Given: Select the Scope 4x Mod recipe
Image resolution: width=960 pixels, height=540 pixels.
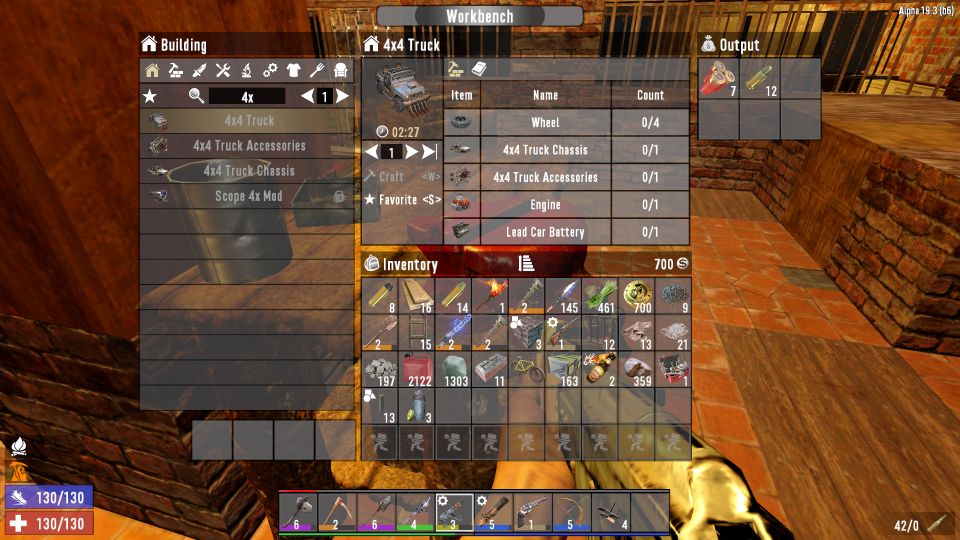Looking at the screenshot, I should (x=248, y=197).
